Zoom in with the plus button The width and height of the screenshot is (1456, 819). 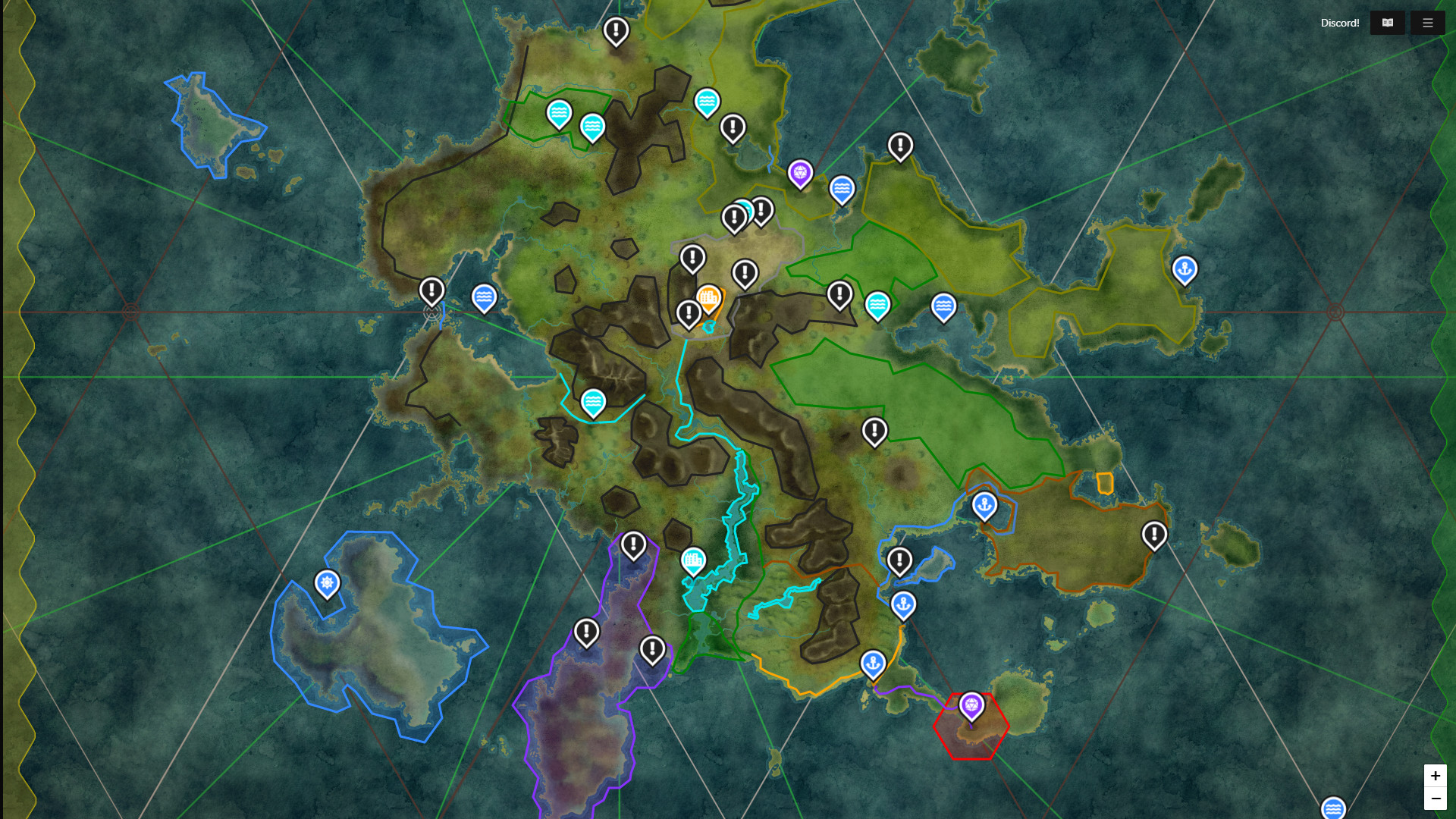click(x=1436, y=775)
